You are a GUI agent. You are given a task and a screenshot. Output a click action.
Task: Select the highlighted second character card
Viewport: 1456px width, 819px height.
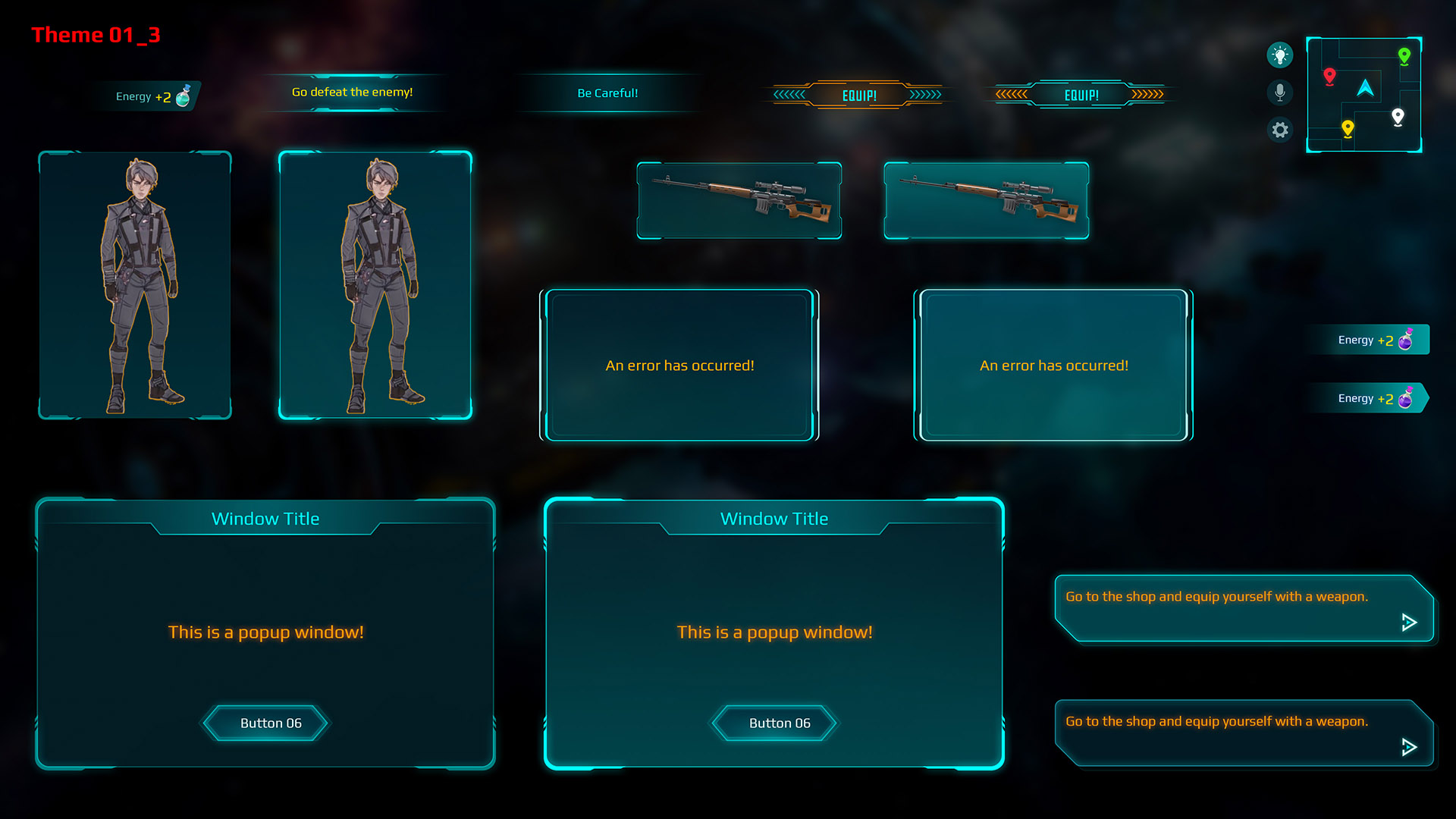376,284
